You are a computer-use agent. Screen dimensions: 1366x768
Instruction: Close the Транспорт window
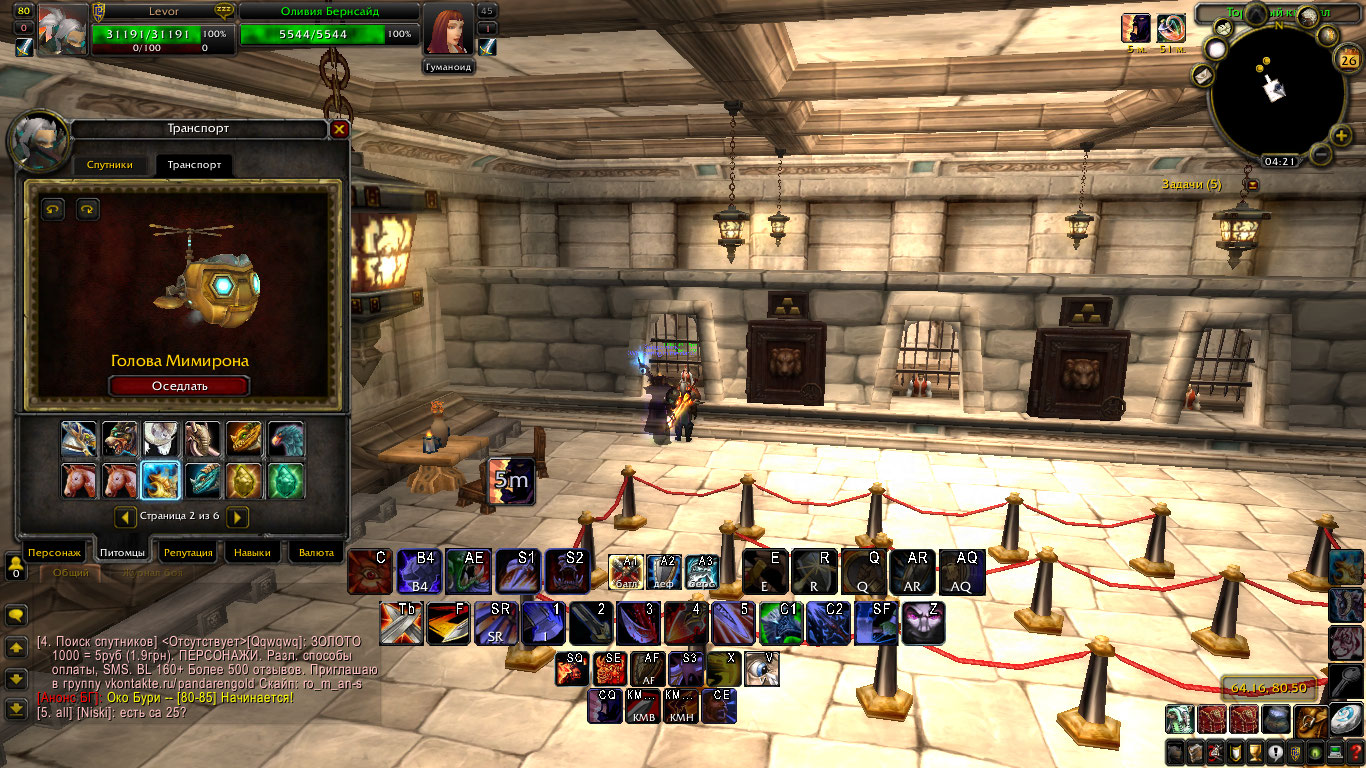[339, 129]
